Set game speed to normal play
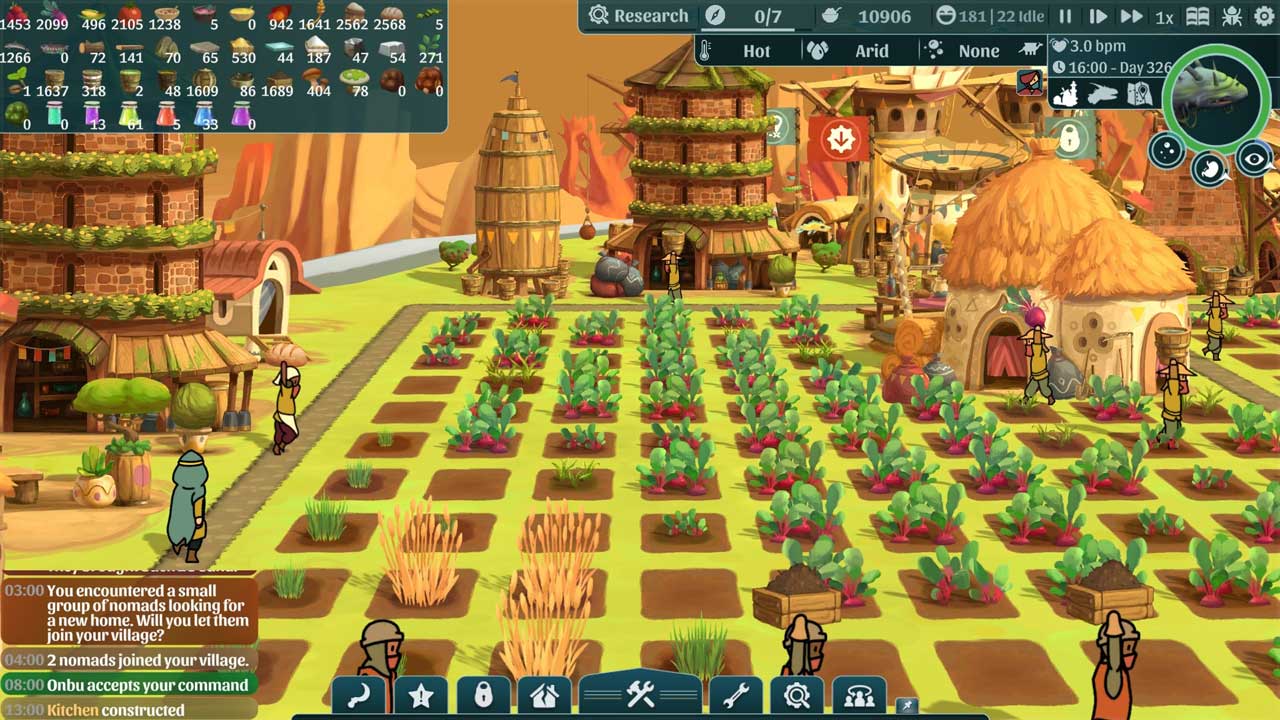This screenshot has width=1280, height=720. 1097,17
